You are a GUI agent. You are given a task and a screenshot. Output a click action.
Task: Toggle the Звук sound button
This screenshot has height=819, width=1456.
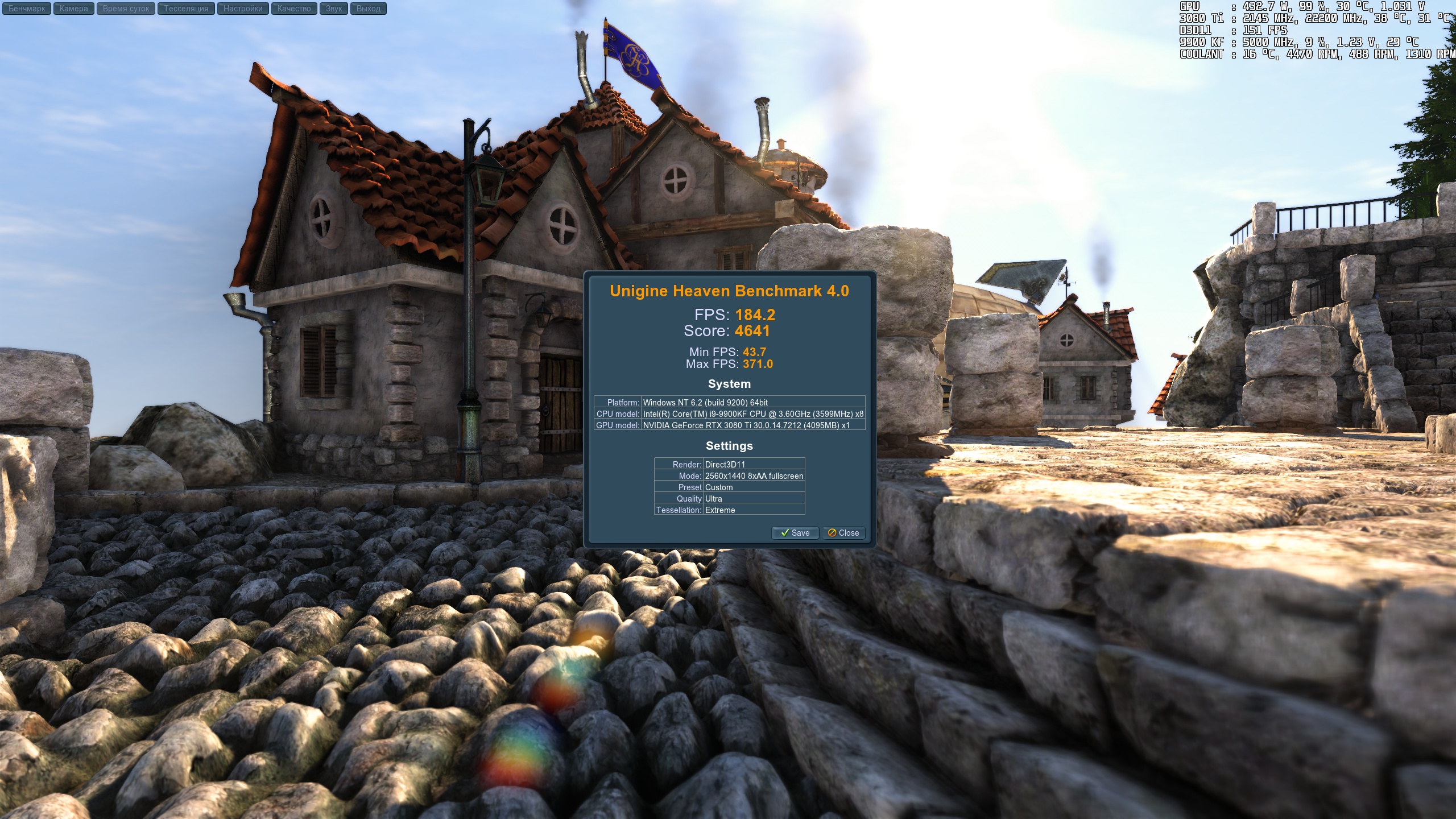point(334,9)
